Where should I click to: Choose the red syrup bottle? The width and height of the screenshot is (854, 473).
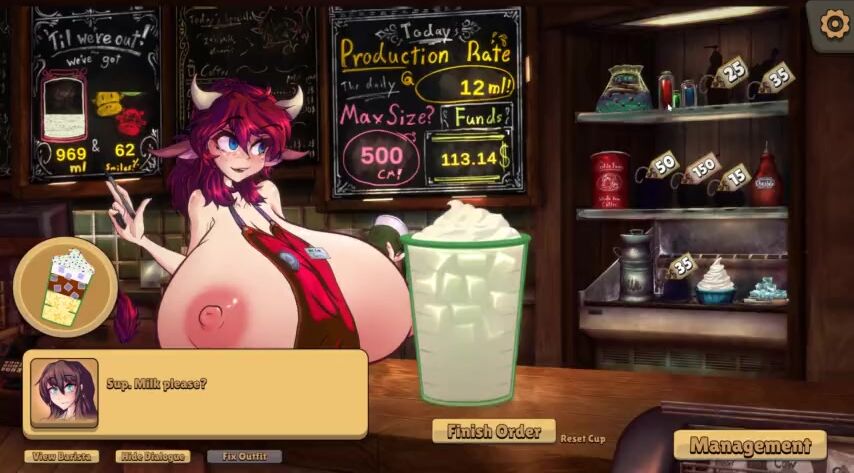click(x=765, y=179)
